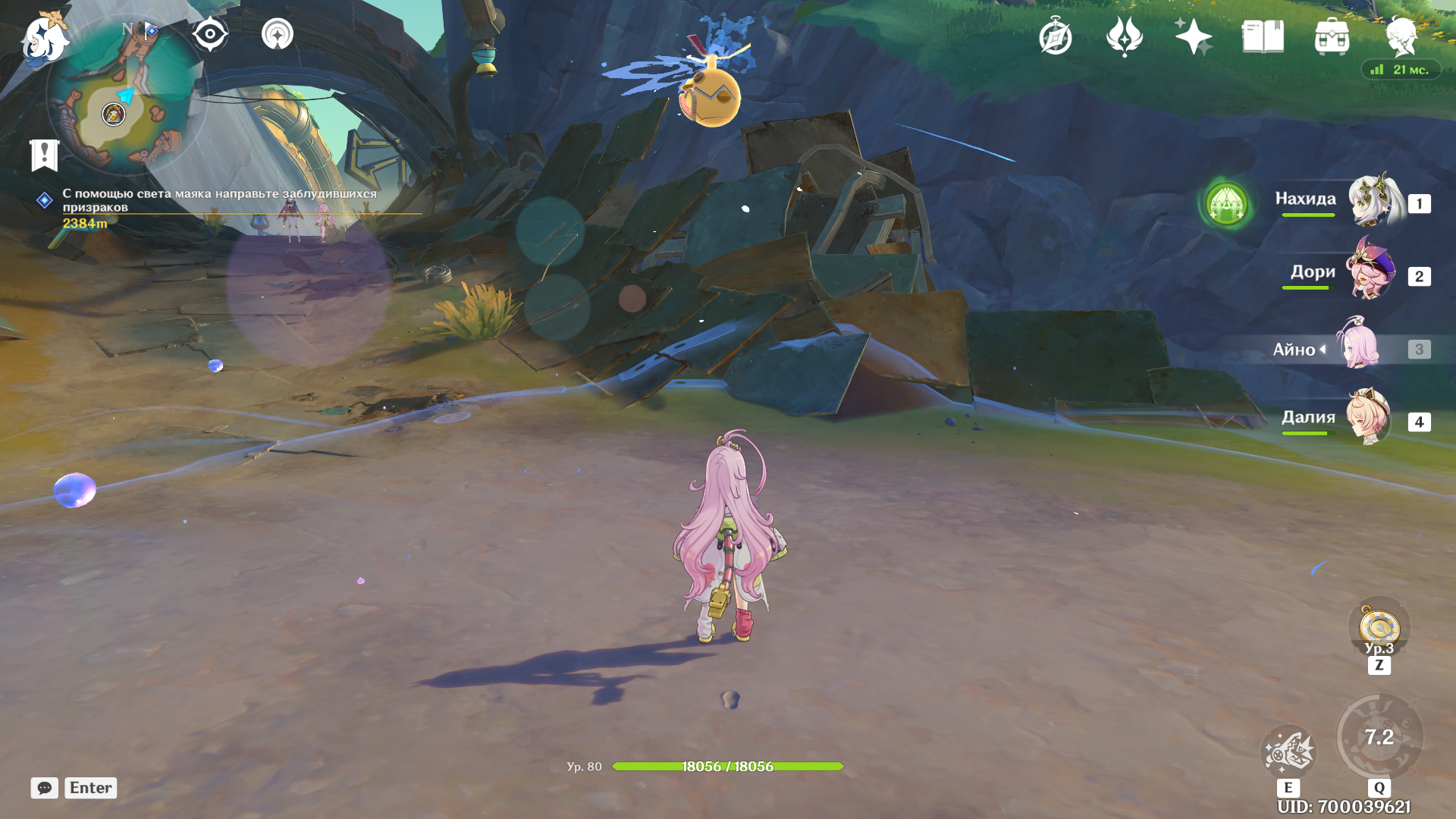Open the character head profile icon
The height and width of the screenshot is (819, 1456).
pyautogui.click(x=1401, y=36)
